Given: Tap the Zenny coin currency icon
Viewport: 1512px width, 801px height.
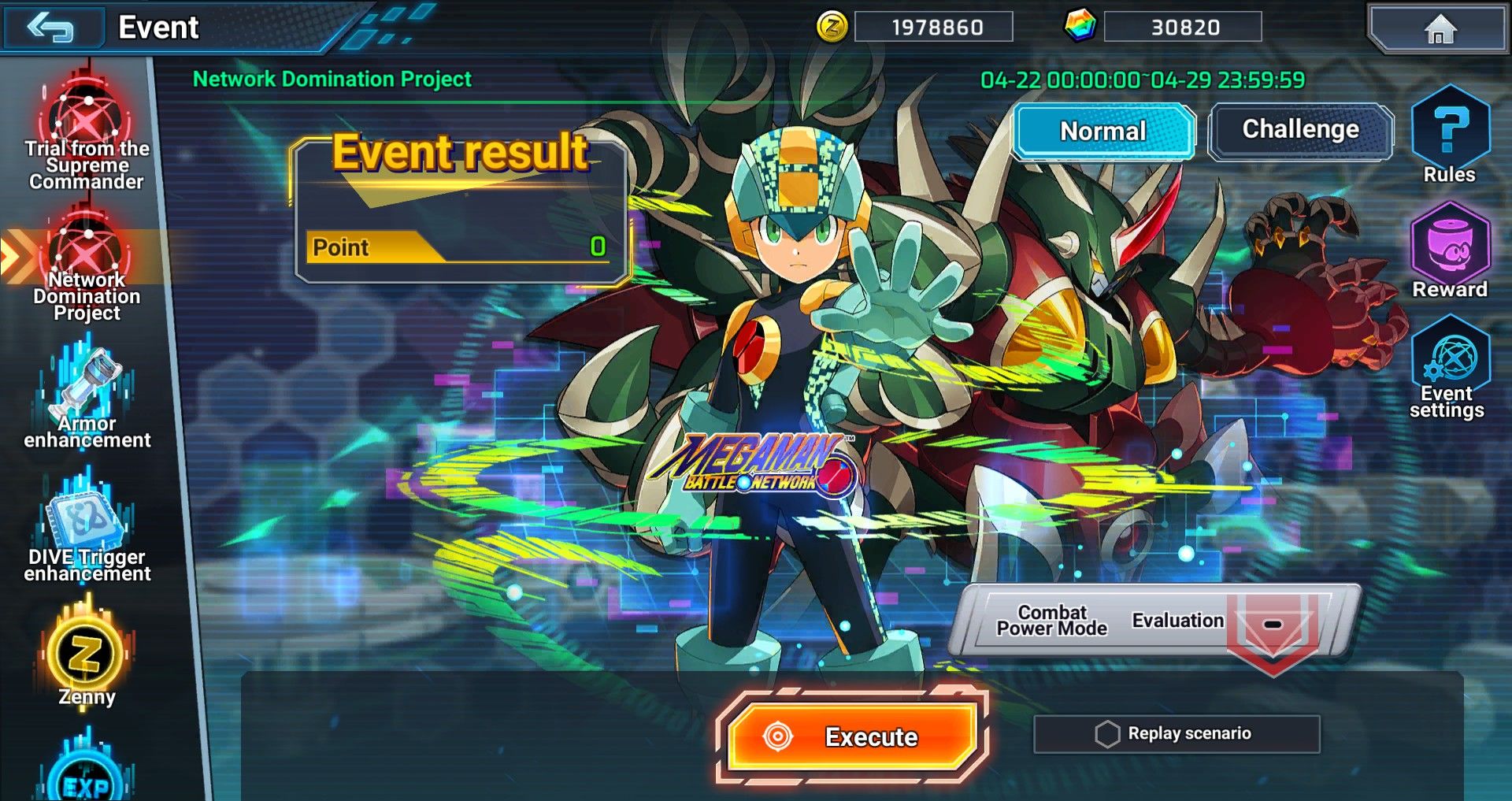Looking at the screenshot, I should pos(832,28).
